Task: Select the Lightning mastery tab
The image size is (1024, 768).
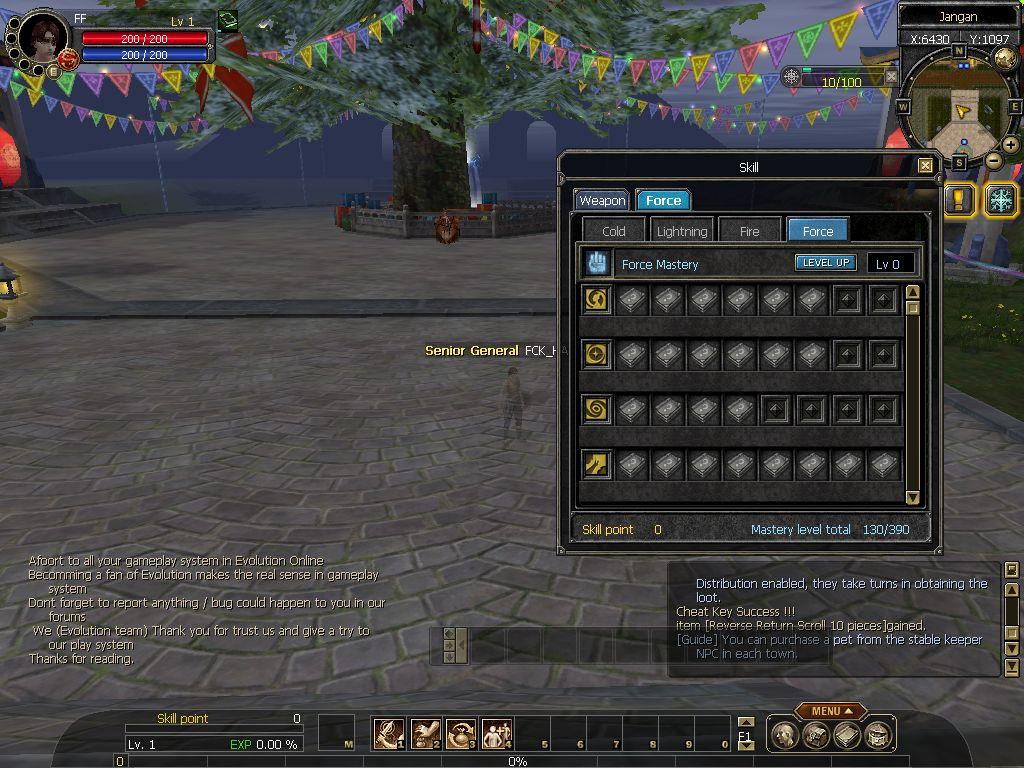Action: click(681, 231)
